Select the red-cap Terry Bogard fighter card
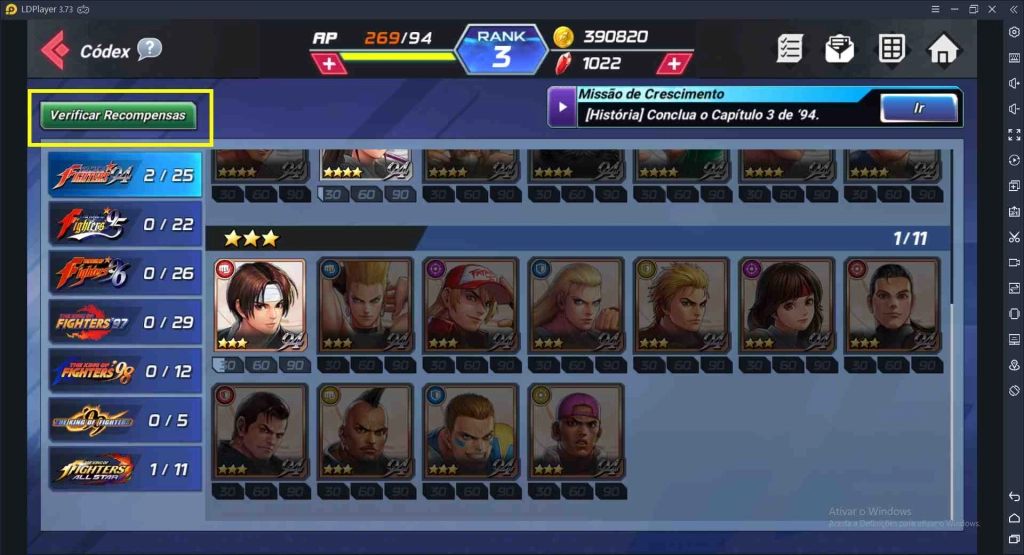Screen dimensions: 1024x555 tap(470, 305)
